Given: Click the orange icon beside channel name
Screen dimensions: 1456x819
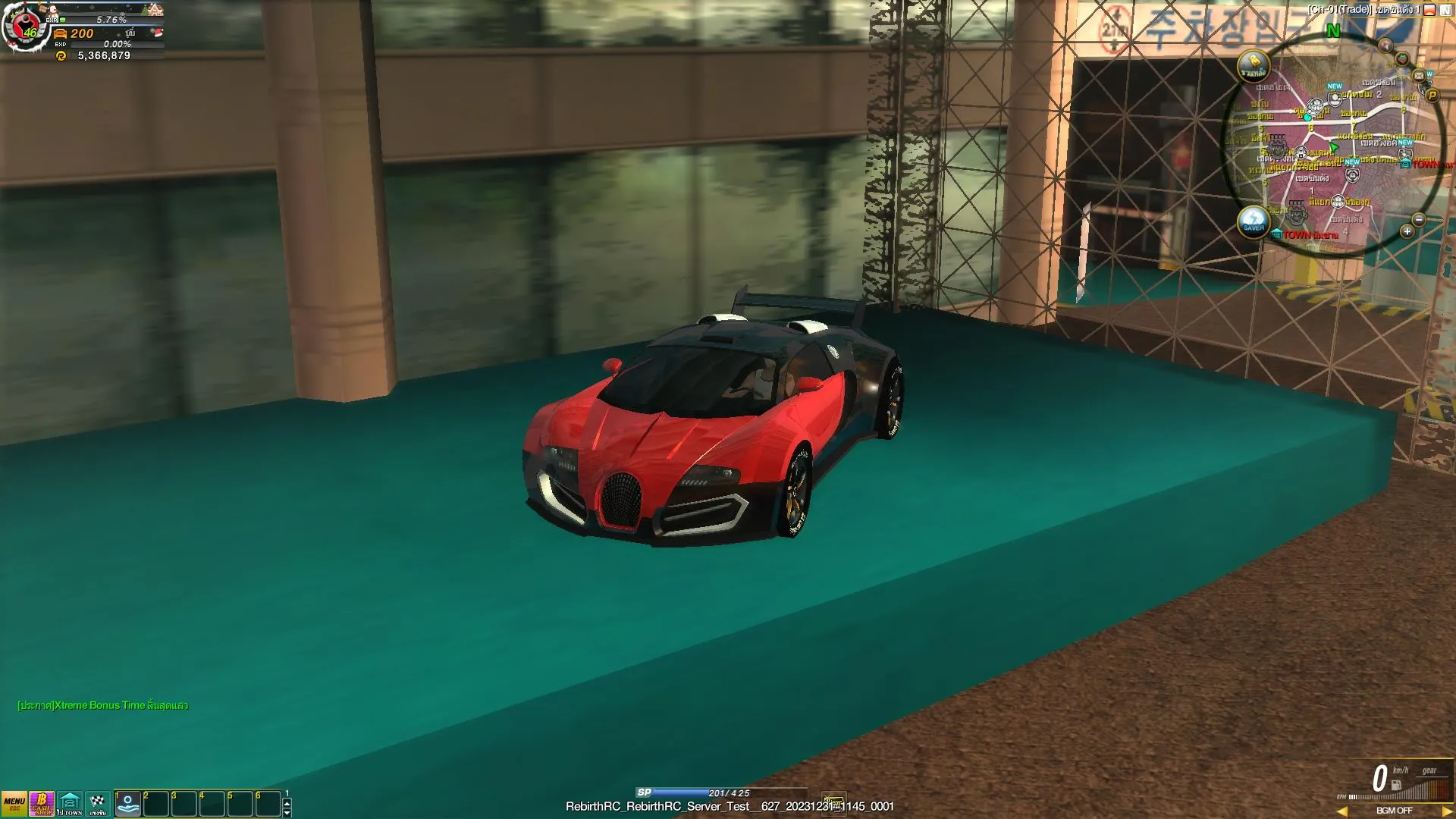Looking at the screenshot, I should pyautogui.click(x=1429, y=10).
